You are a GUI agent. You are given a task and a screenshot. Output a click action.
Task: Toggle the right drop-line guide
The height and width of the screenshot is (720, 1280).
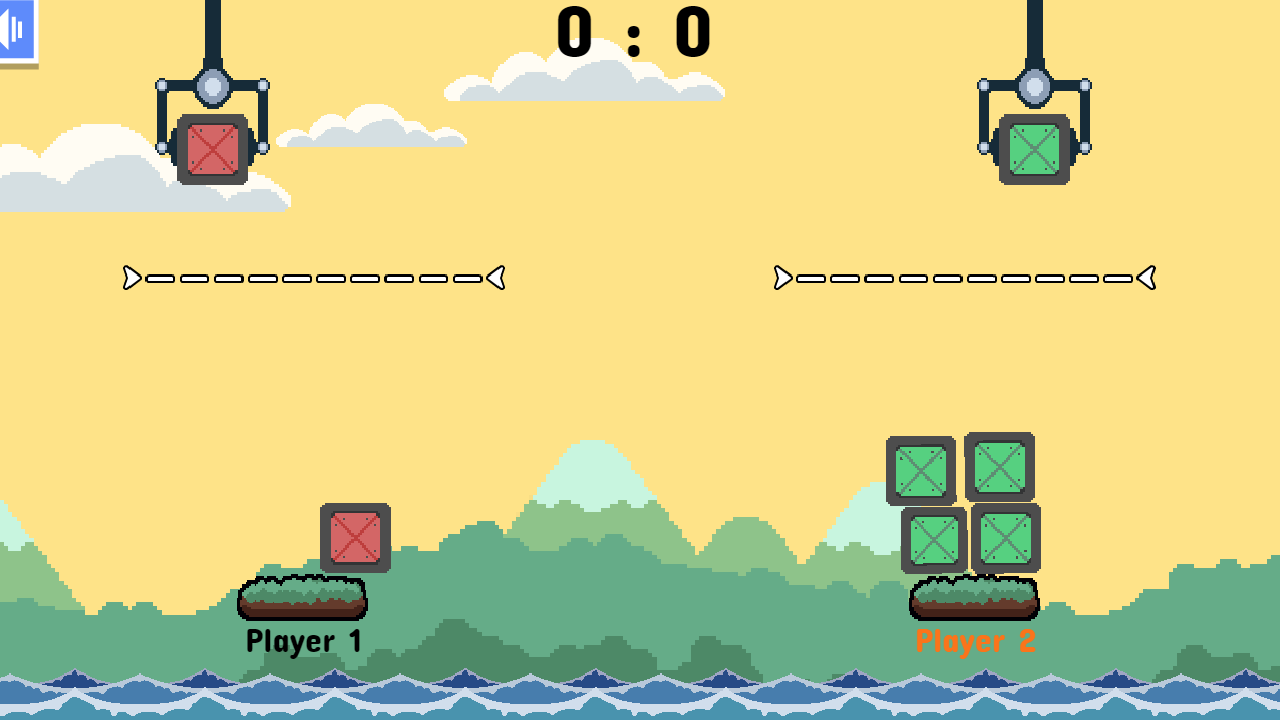[963, 279]
